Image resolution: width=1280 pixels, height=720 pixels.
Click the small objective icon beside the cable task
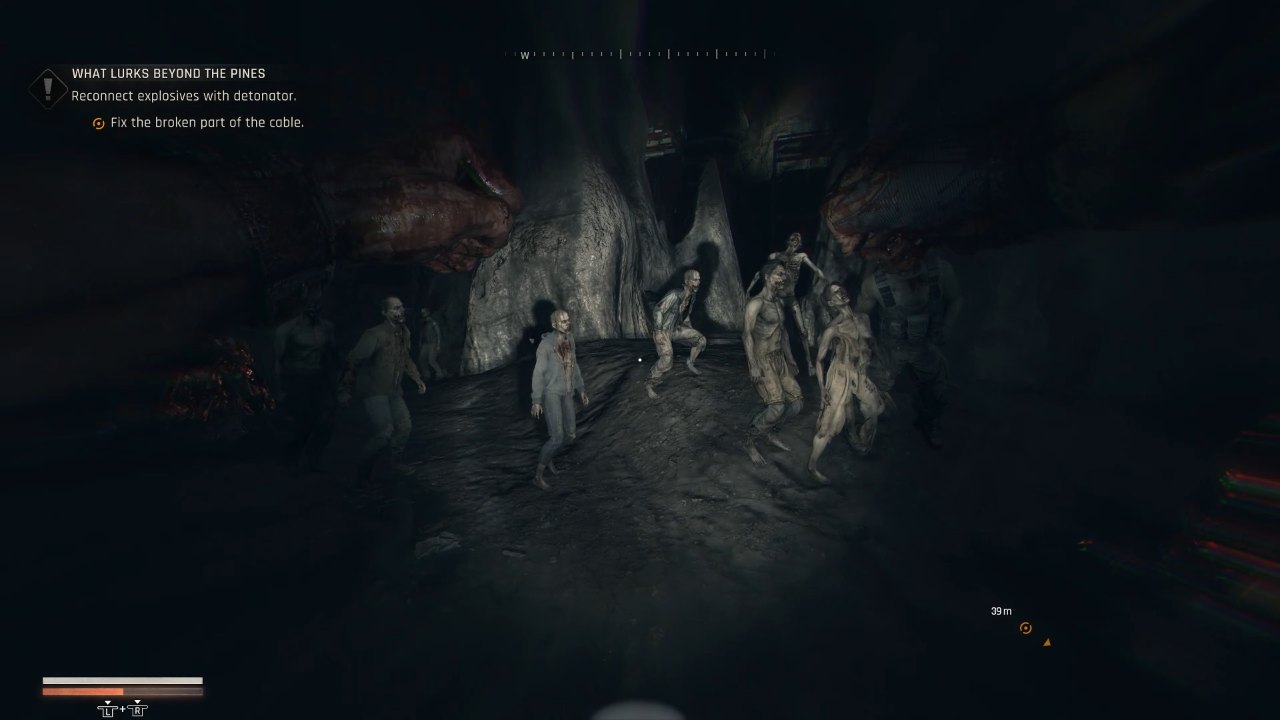coord(98,122)
